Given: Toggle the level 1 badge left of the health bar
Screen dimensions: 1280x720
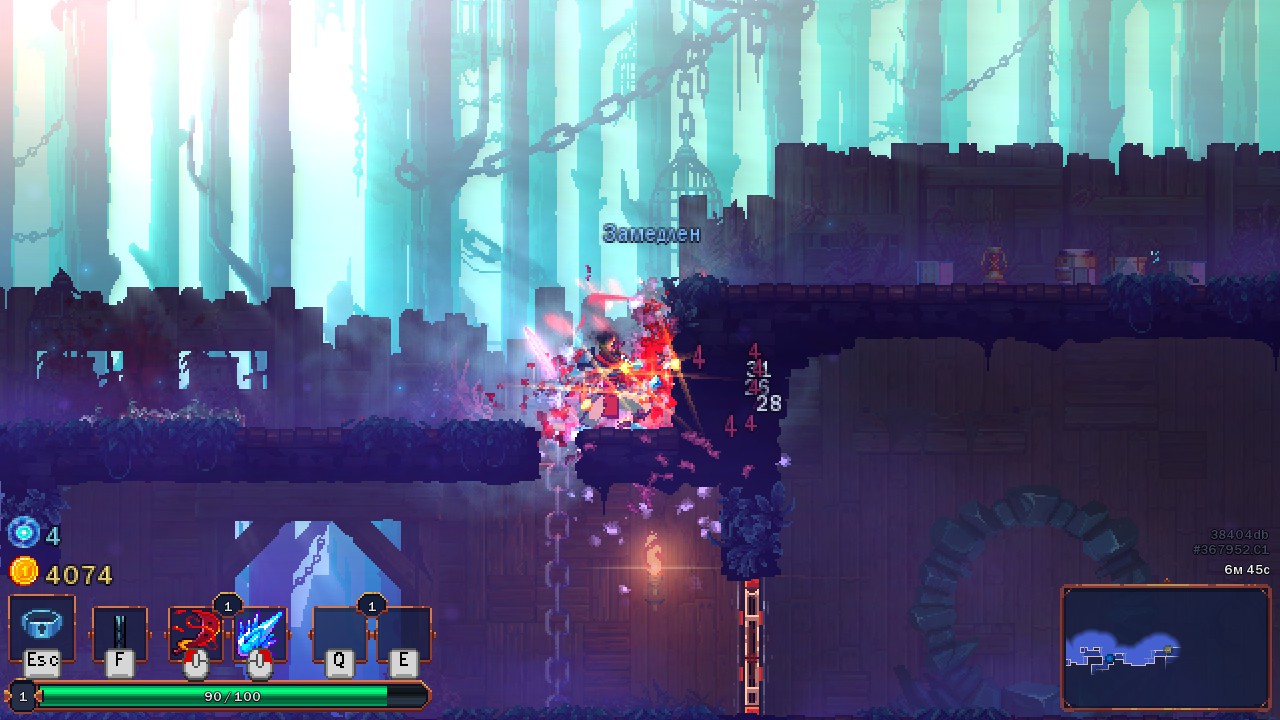Looking at the screenshot, I should (x=23, y=696).
